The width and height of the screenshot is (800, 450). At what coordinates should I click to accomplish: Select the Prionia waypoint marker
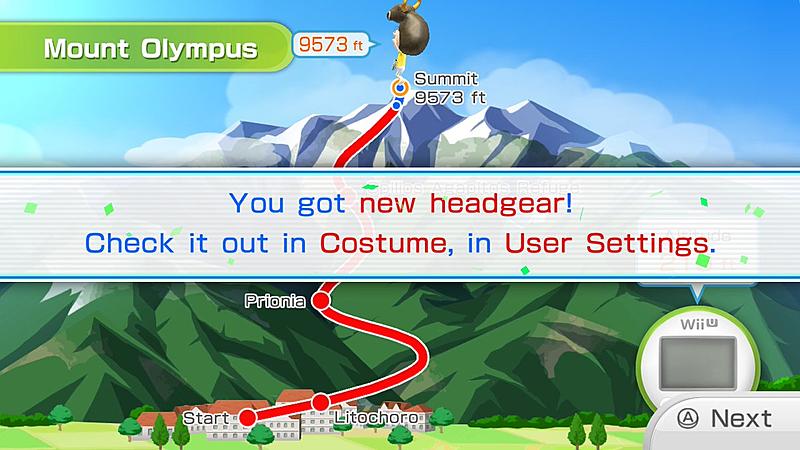coord(321,300)
